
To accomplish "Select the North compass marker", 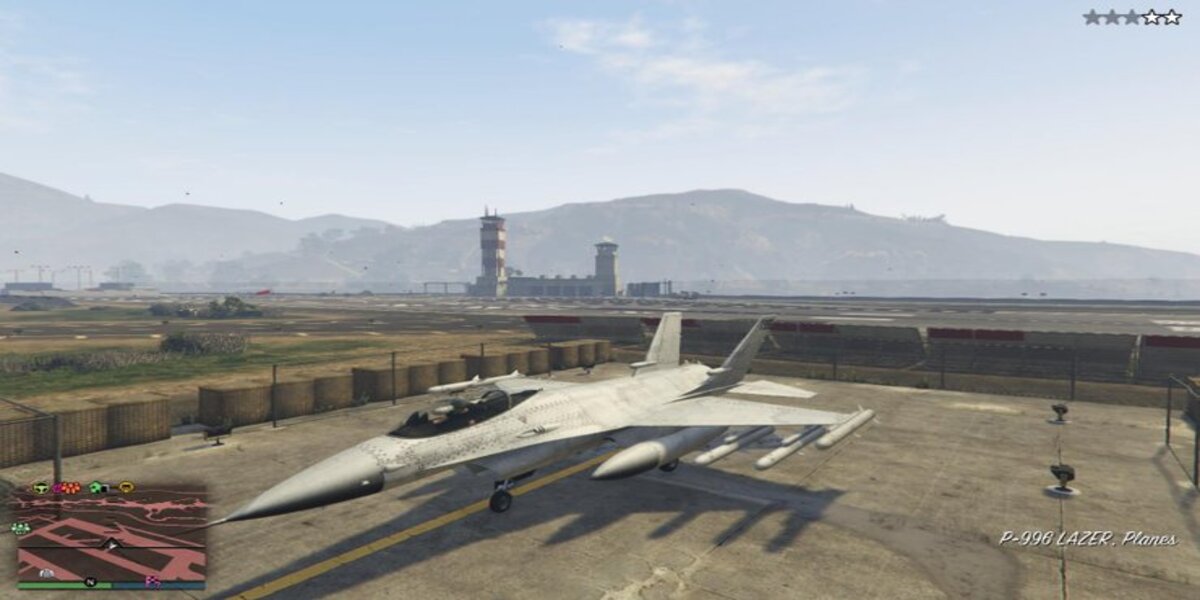I will pyautogui.click(x=90, y=581).
